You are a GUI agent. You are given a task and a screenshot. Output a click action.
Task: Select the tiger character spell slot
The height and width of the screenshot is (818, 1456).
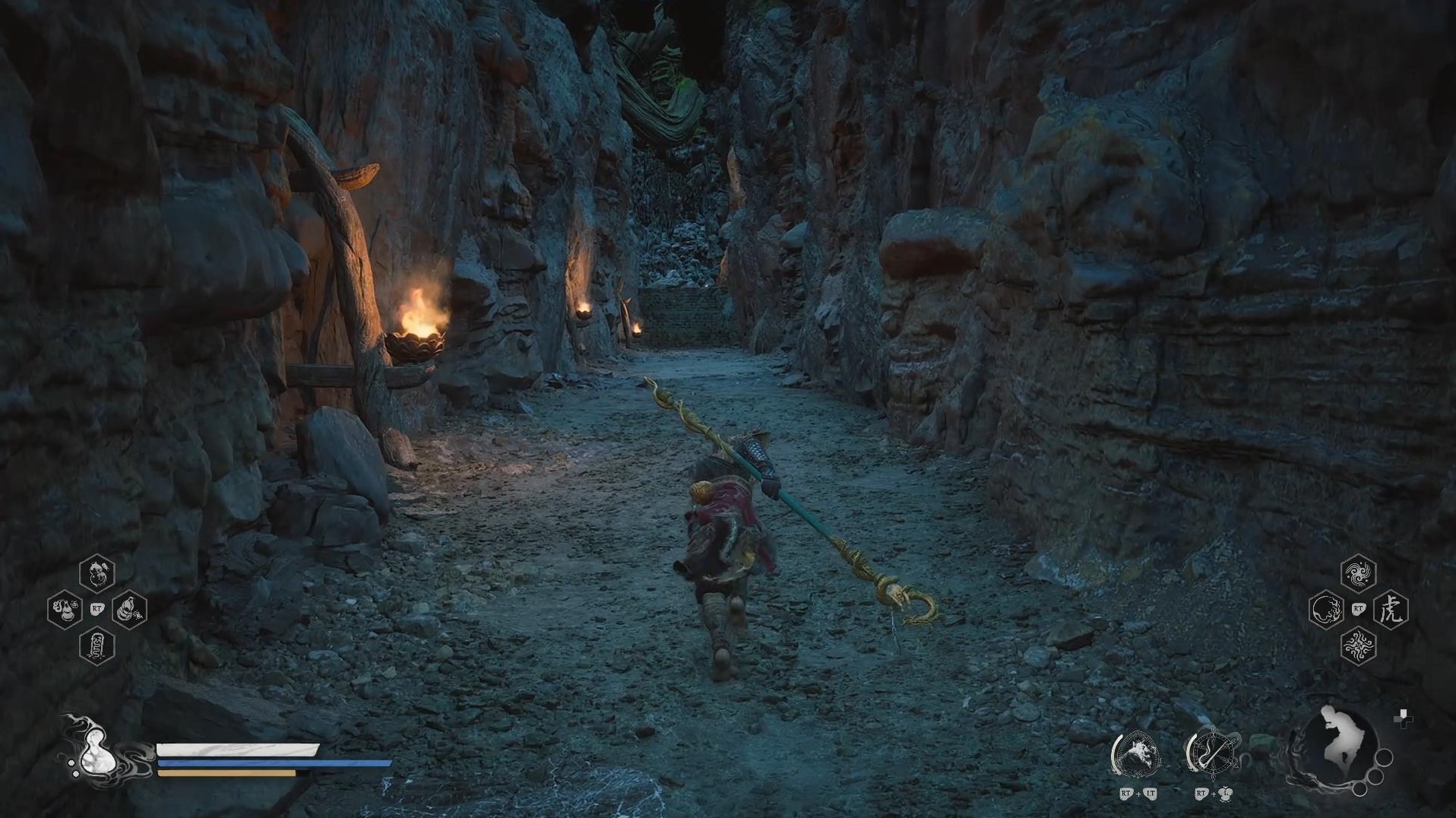pyautogui.click(x=1391, y=610)
